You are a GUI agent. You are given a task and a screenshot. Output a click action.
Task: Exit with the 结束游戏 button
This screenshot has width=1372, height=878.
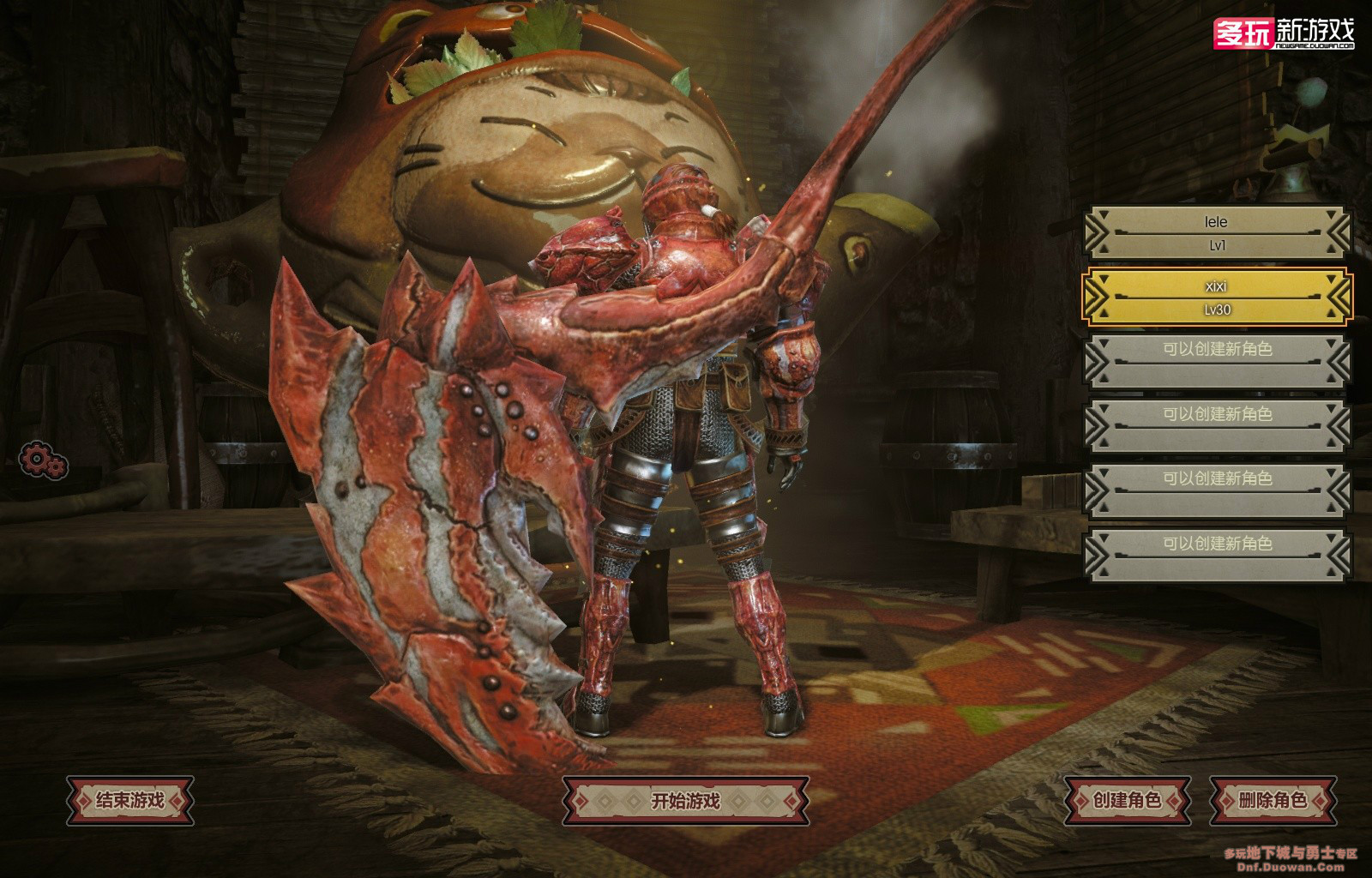[130, 801]
